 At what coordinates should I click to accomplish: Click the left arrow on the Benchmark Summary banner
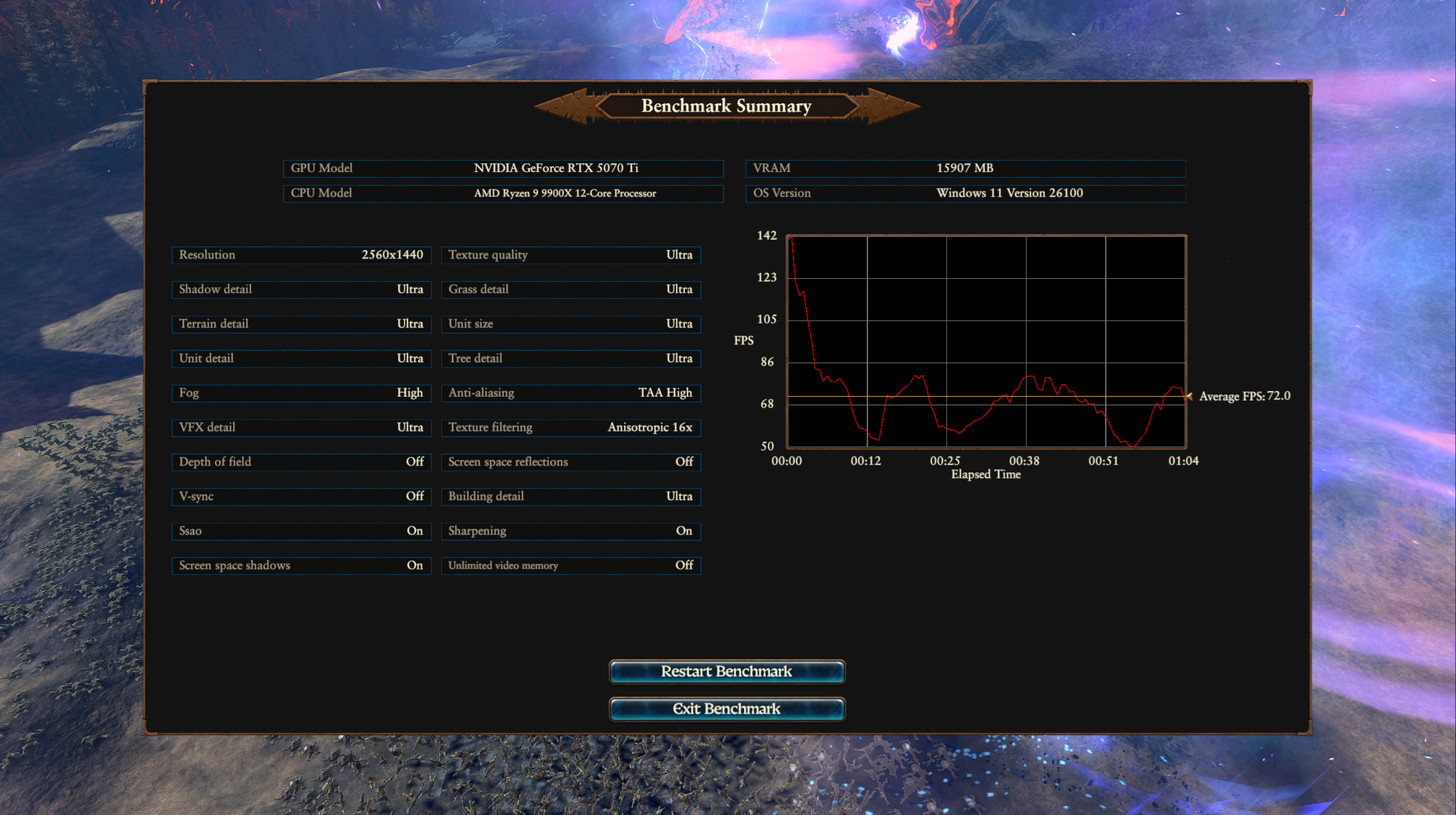566,106
